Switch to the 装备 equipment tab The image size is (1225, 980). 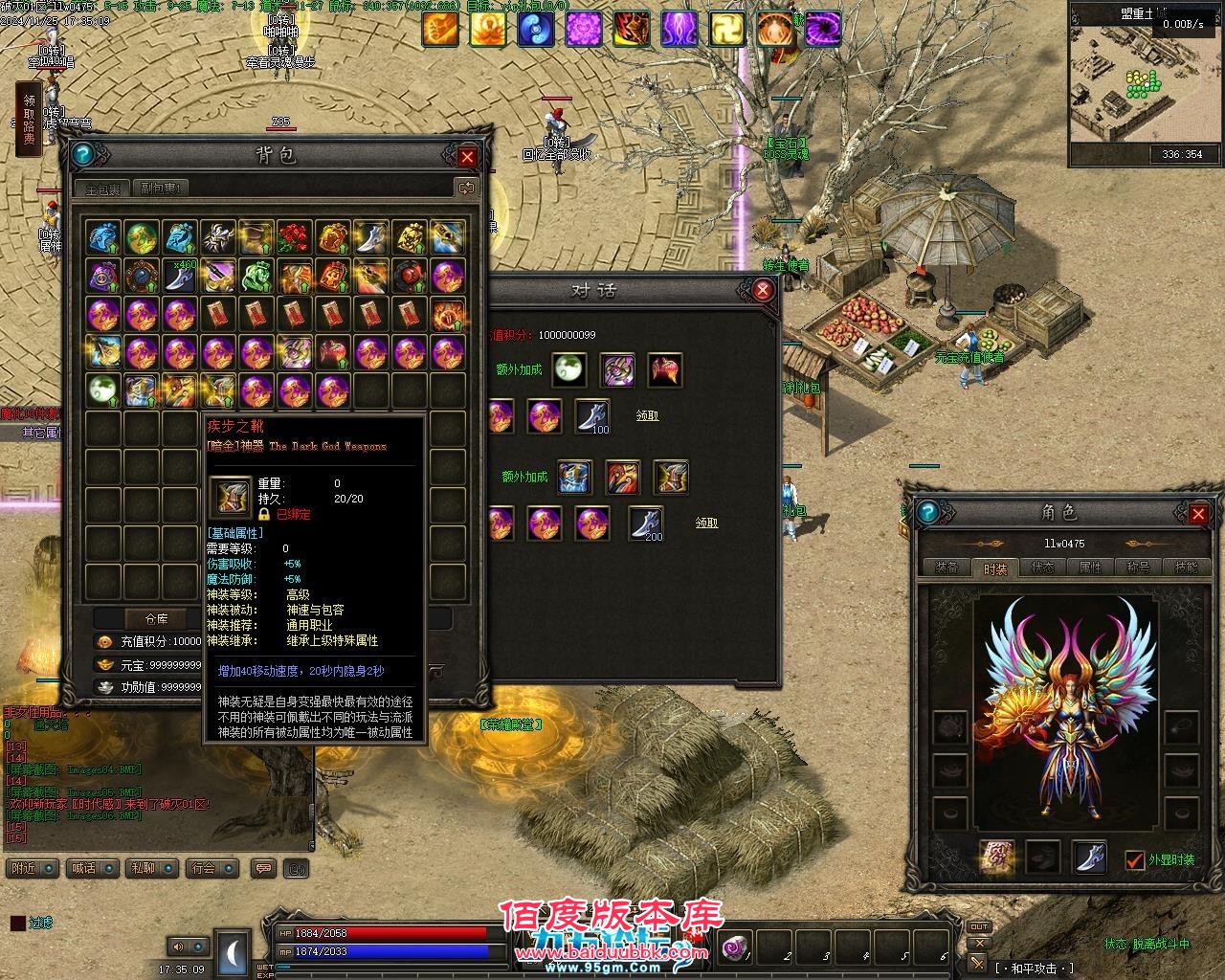(x=947, y=568)
